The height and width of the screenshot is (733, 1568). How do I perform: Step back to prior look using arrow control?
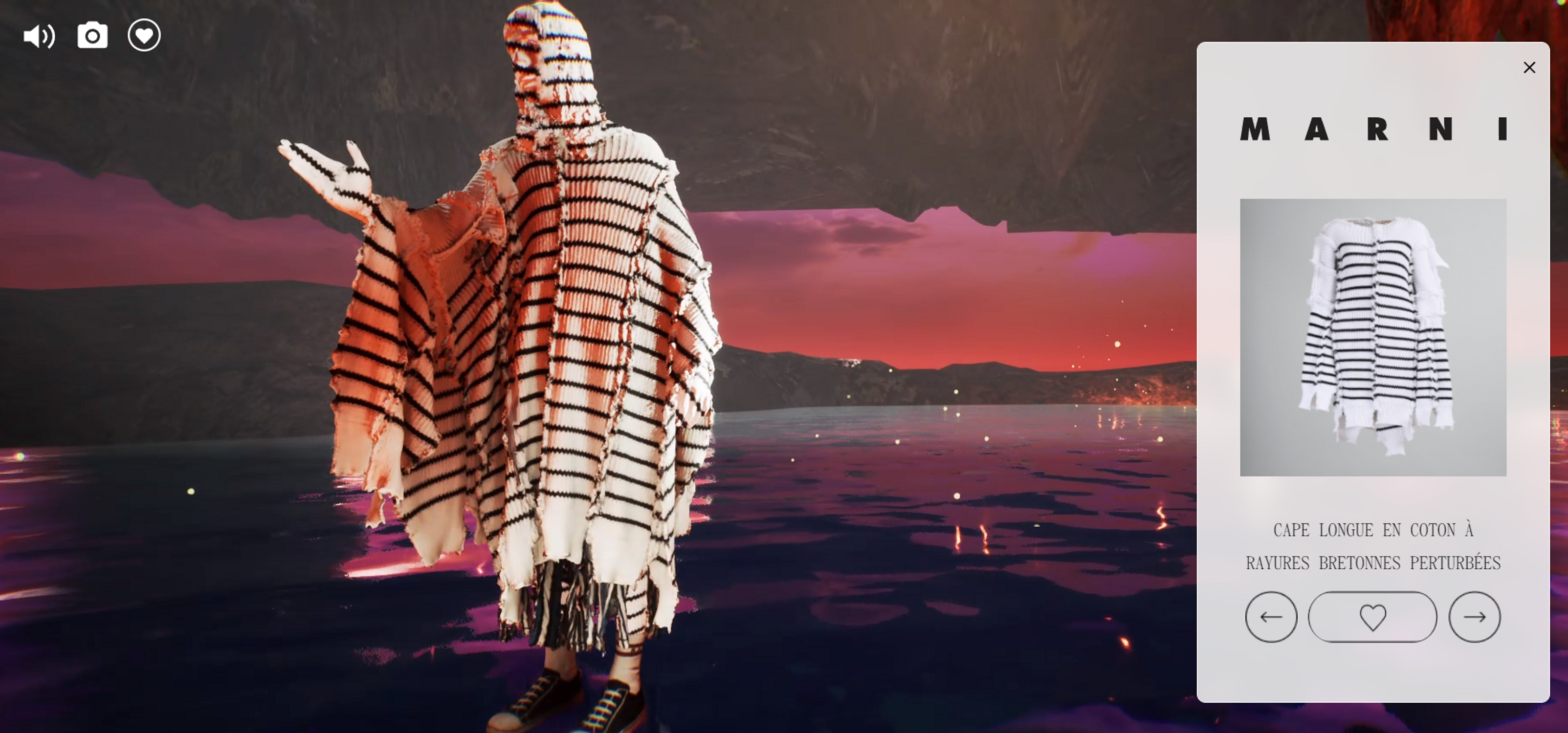coord(1271,616)
